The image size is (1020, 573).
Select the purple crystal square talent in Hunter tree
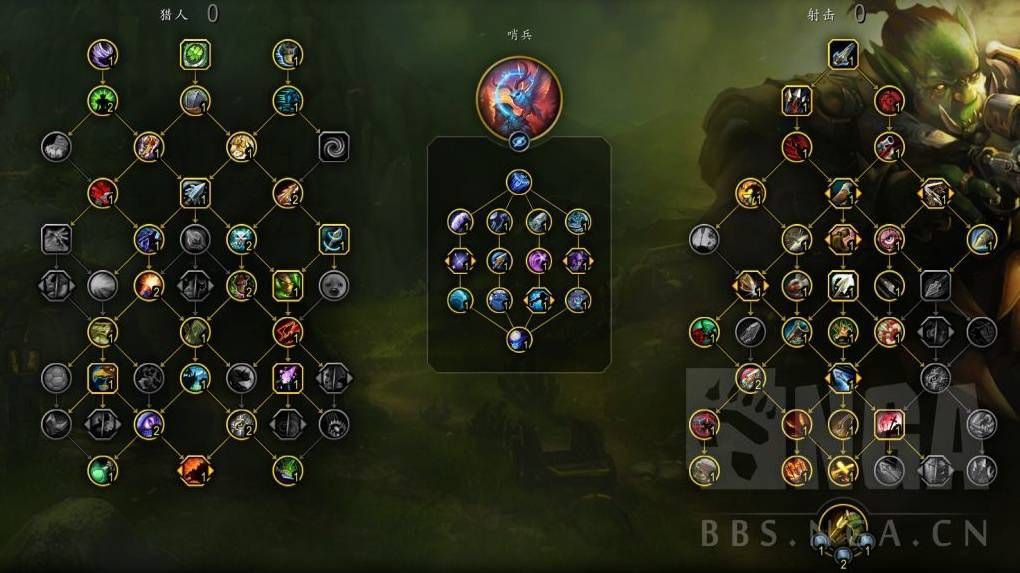pyautogui.click(x=287, y=377)
